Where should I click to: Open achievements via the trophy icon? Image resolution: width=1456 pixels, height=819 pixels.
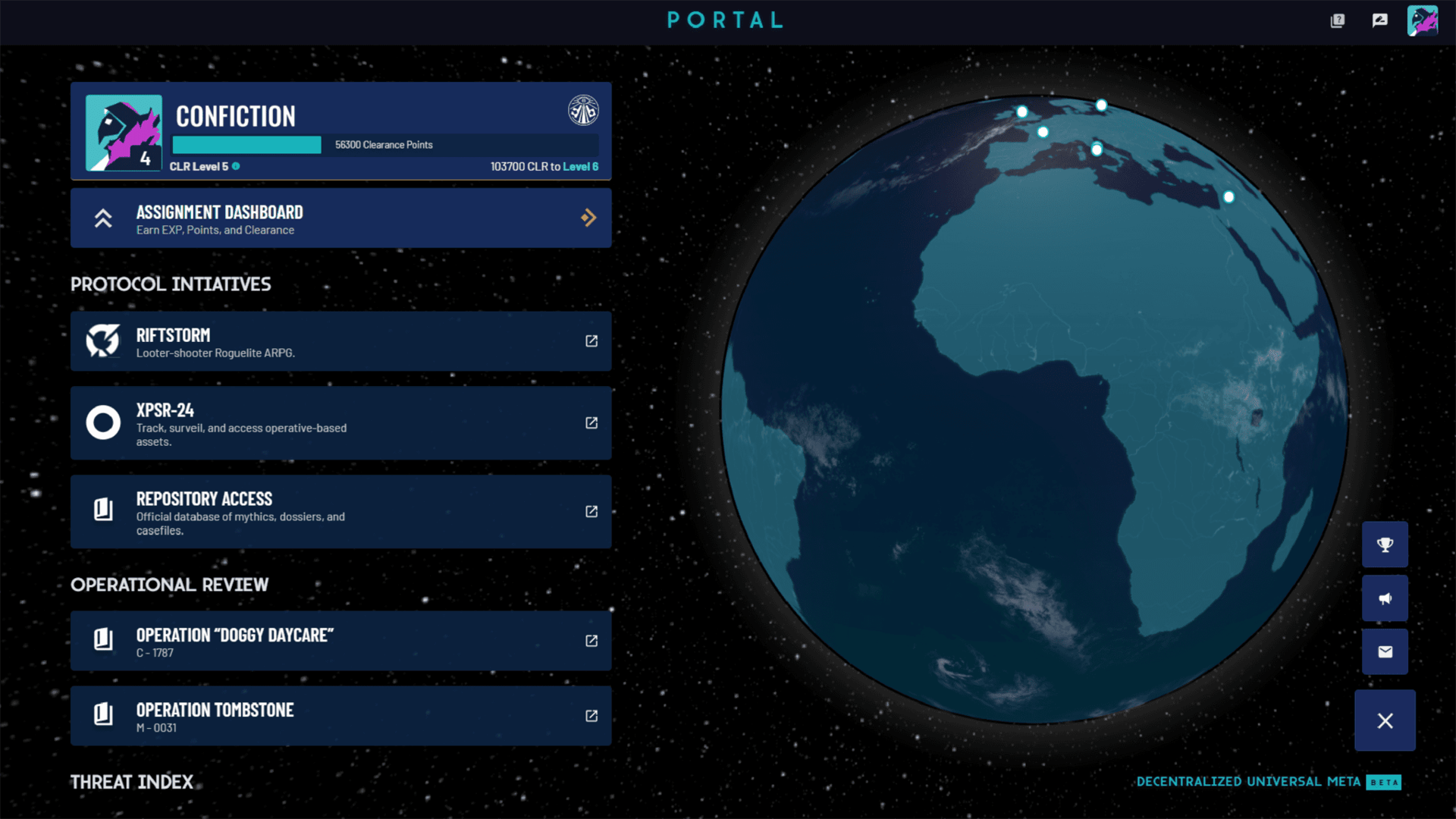(1385, 544)
